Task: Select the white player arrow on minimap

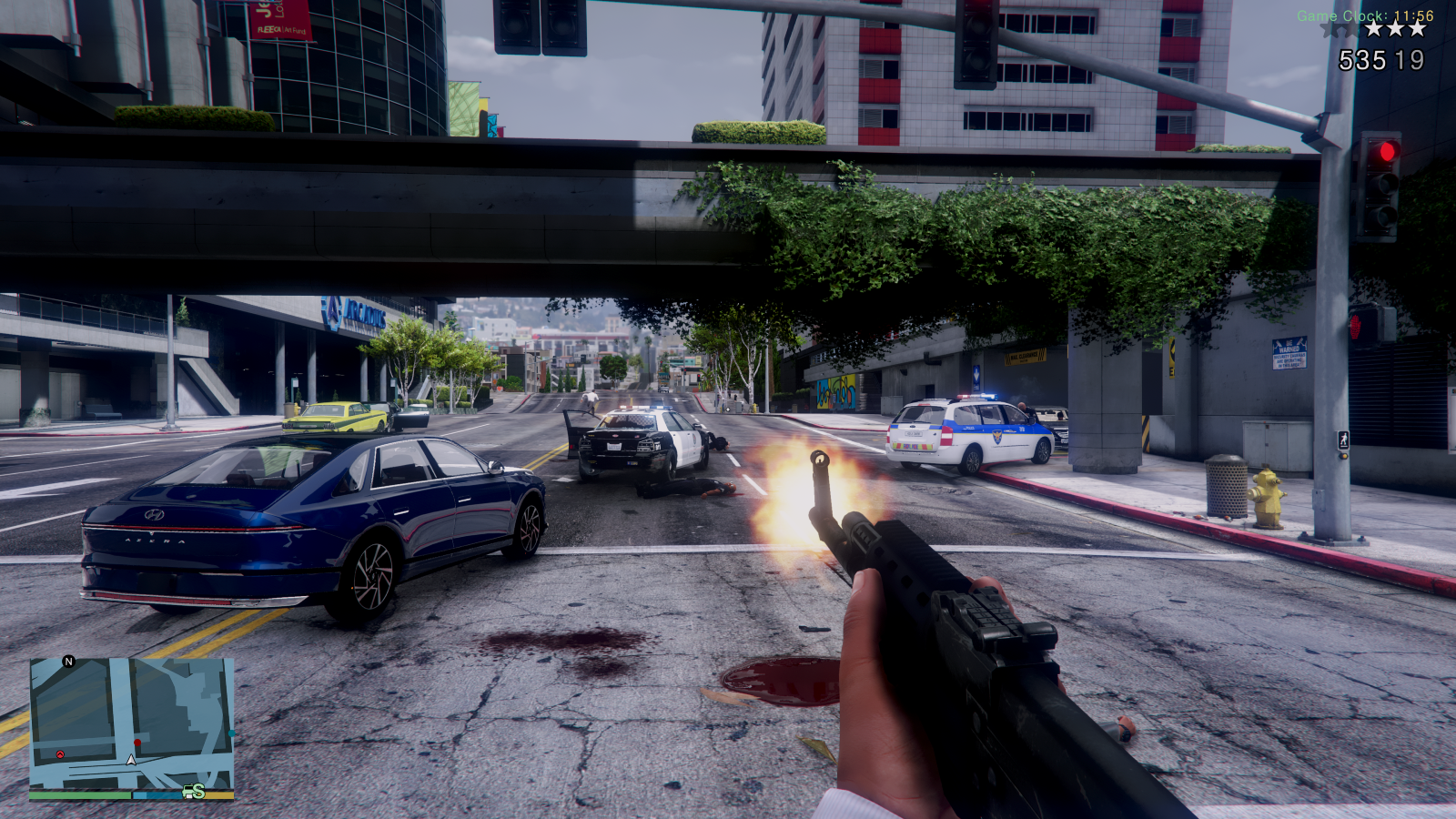Action: coord(131,760)
